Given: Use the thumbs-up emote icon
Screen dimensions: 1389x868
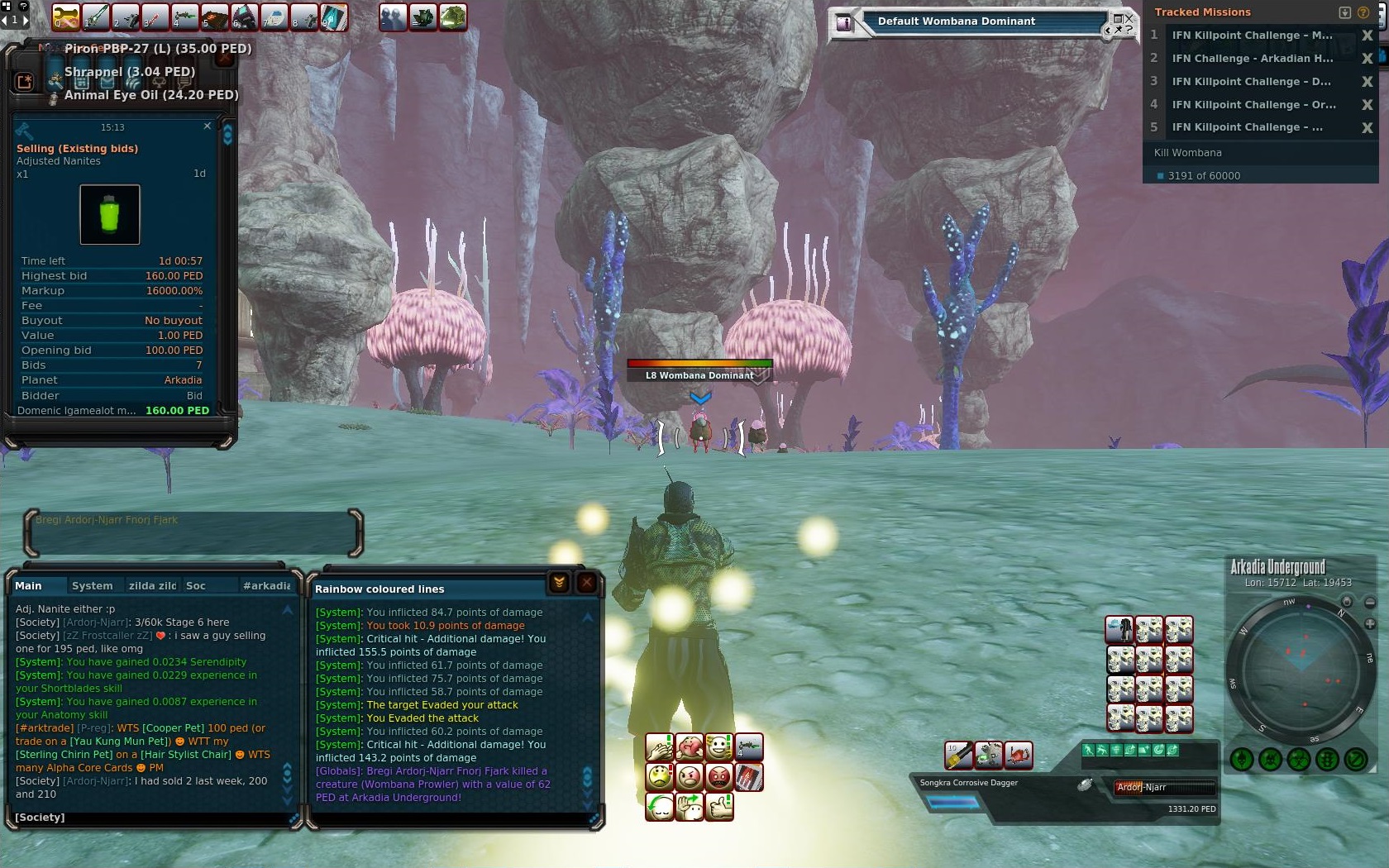Looking at the screenshot, I should point(719,805).
